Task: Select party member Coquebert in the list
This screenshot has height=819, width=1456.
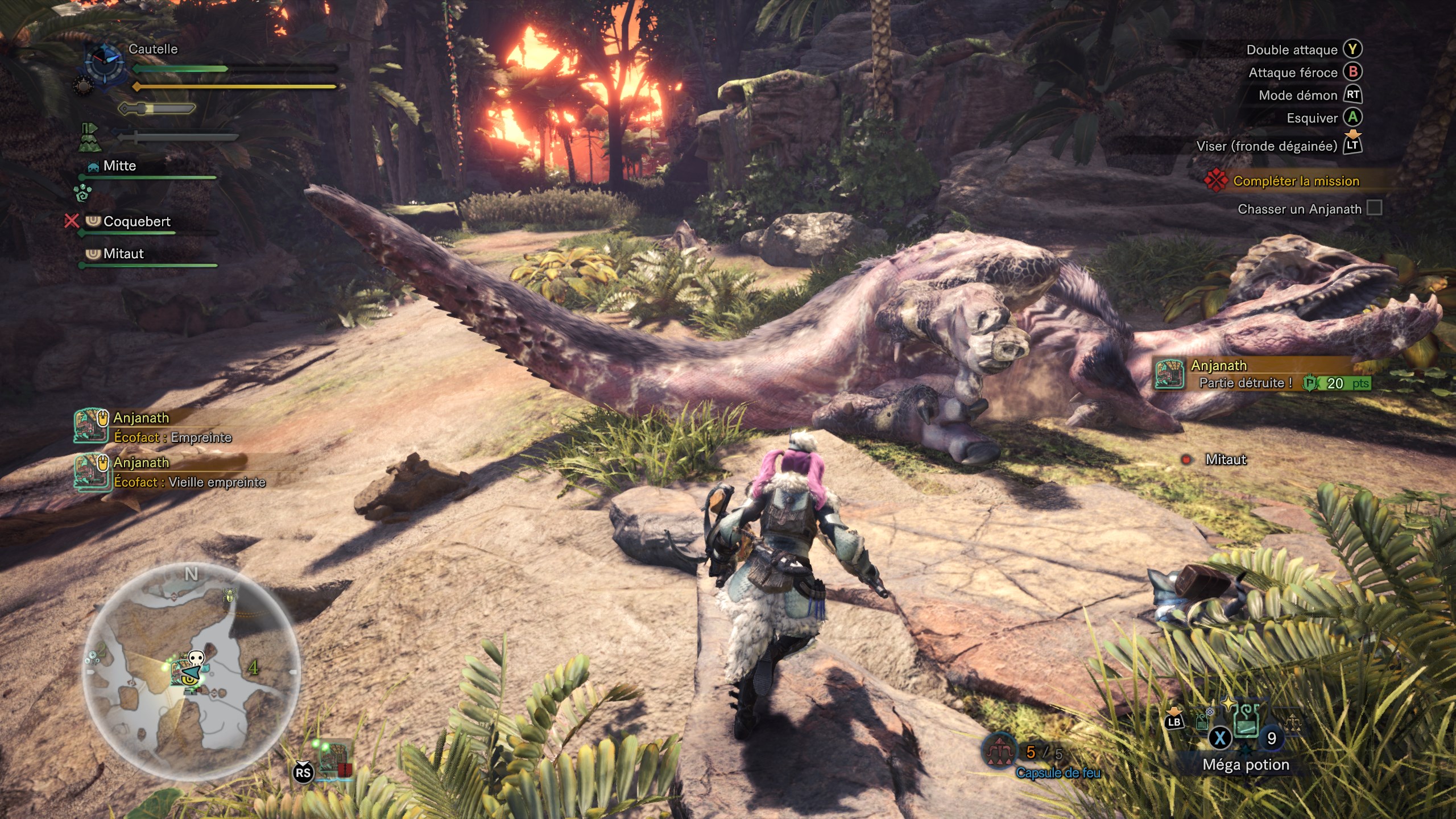Action: [136, 222]
